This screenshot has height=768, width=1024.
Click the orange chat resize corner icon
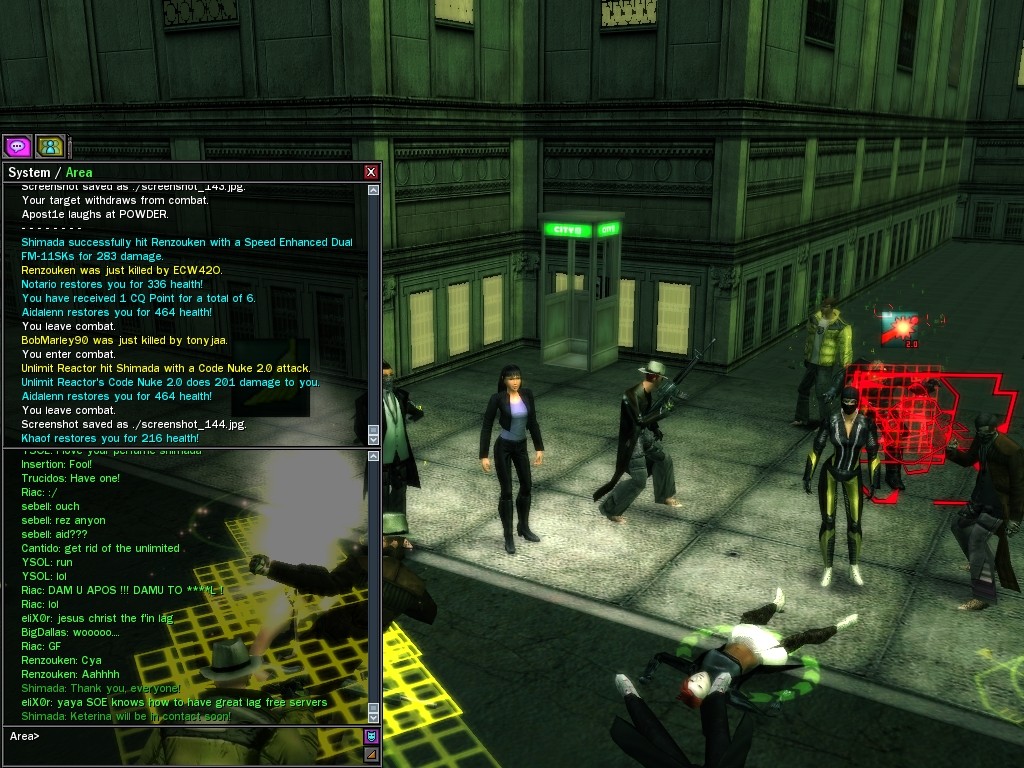[372, 754]
